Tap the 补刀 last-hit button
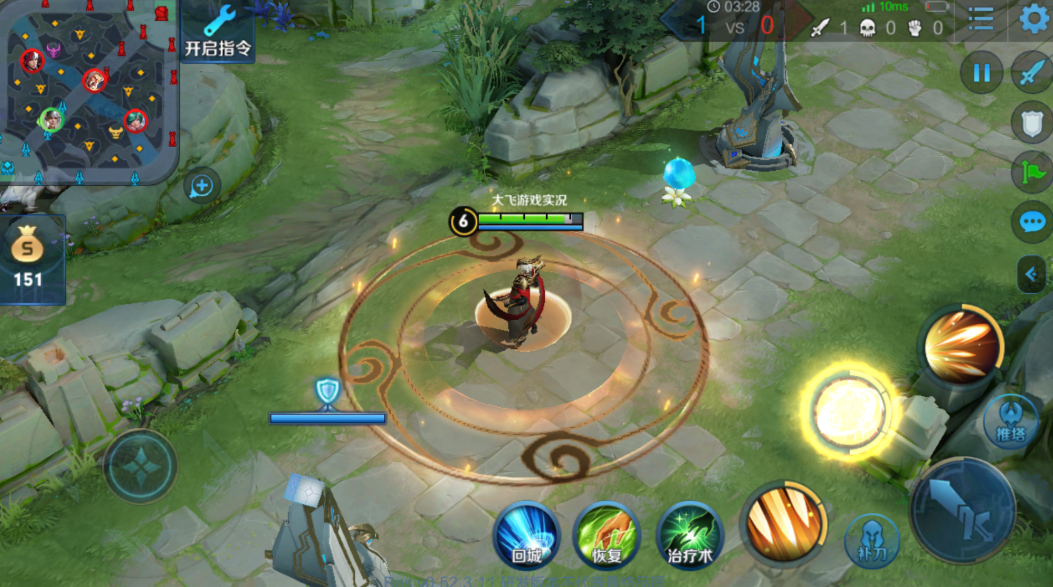1053x587 pixels. pyautogui.click(x=872, y=540)
